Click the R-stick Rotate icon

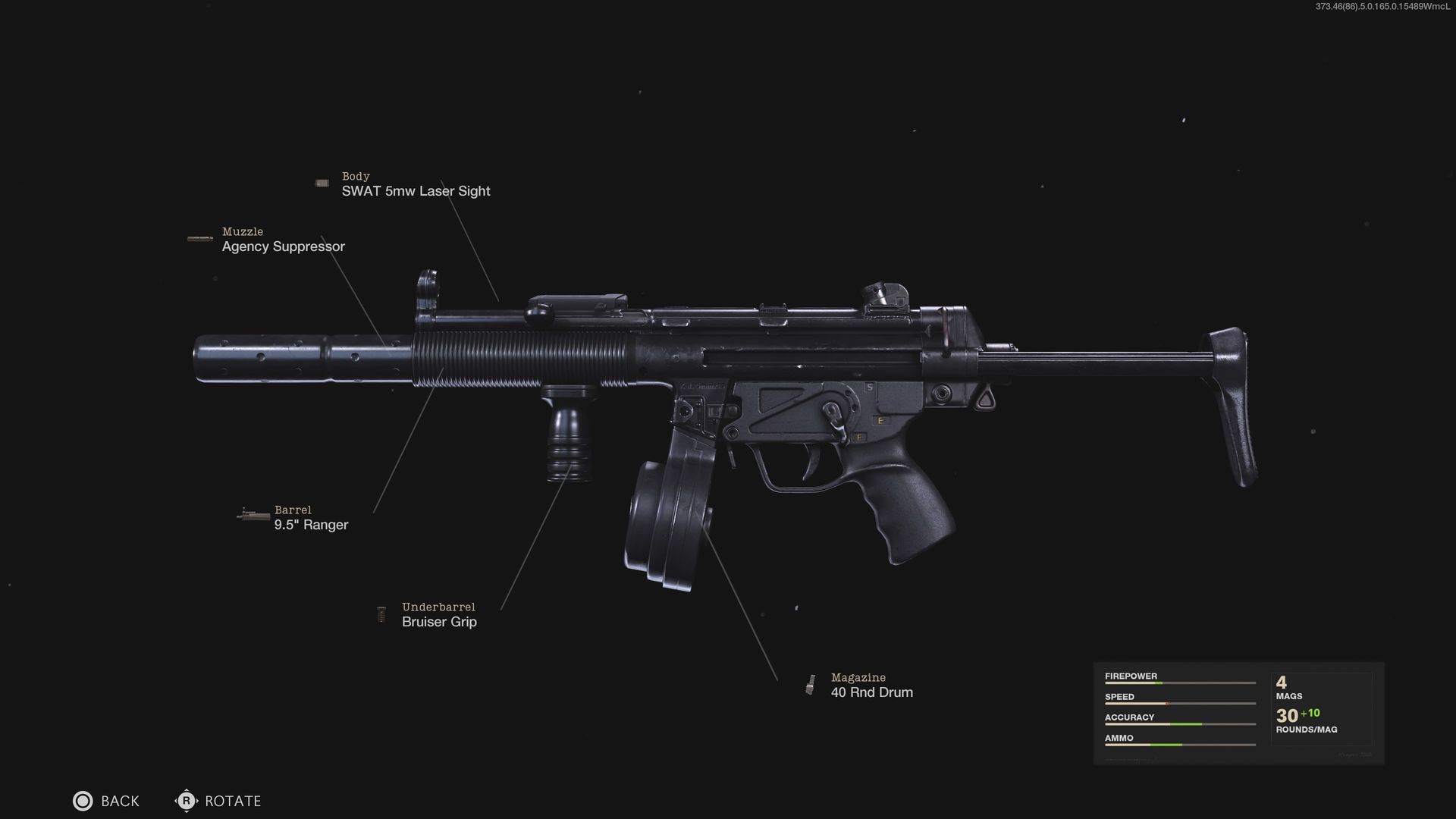(x=186, y=801)
